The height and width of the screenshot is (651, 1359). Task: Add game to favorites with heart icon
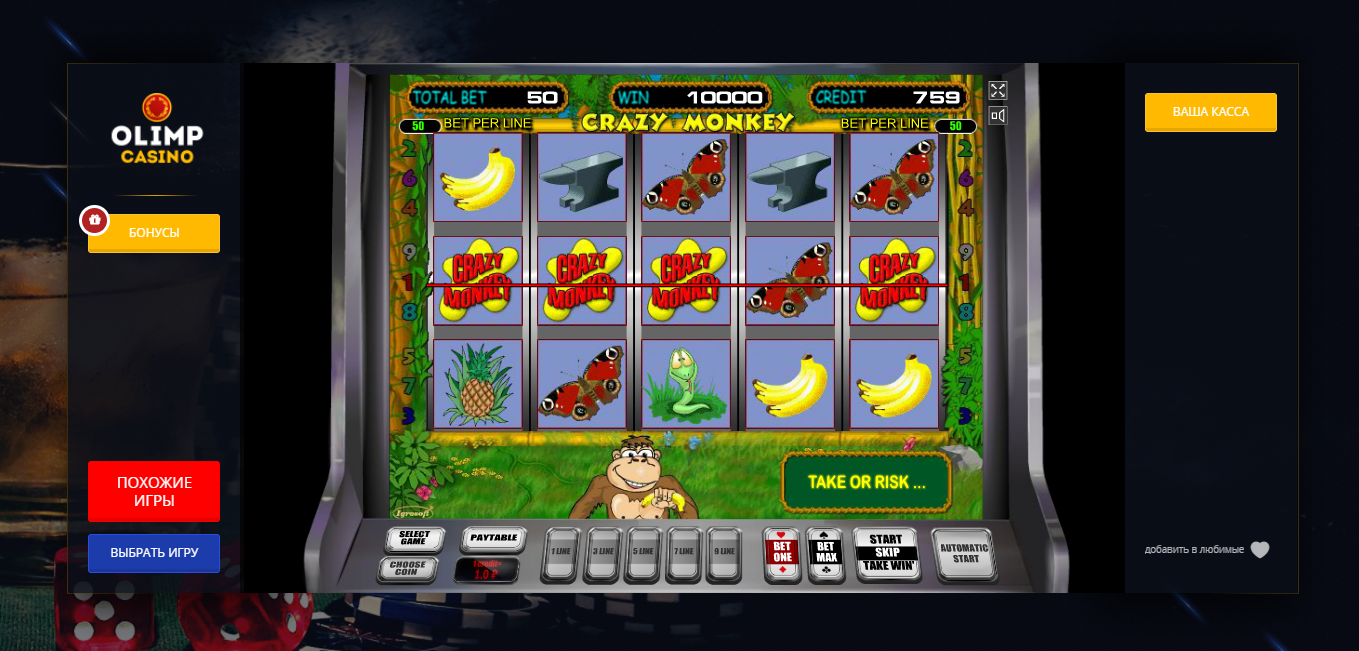tap(1260, 550)
